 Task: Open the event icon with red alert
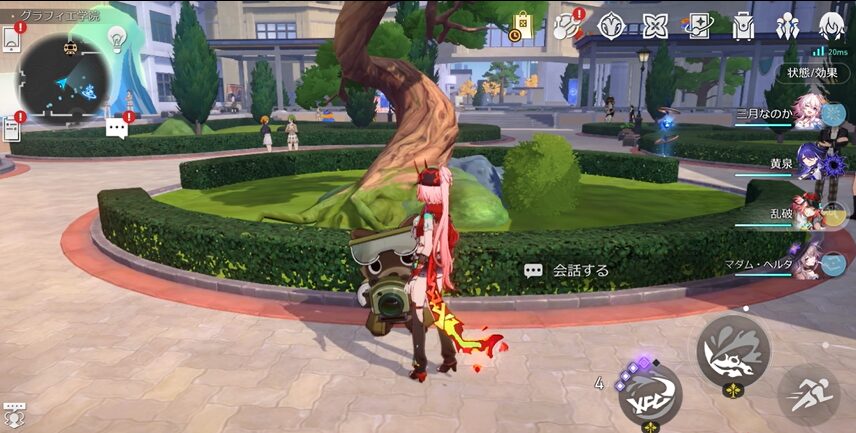coord(566,25)
